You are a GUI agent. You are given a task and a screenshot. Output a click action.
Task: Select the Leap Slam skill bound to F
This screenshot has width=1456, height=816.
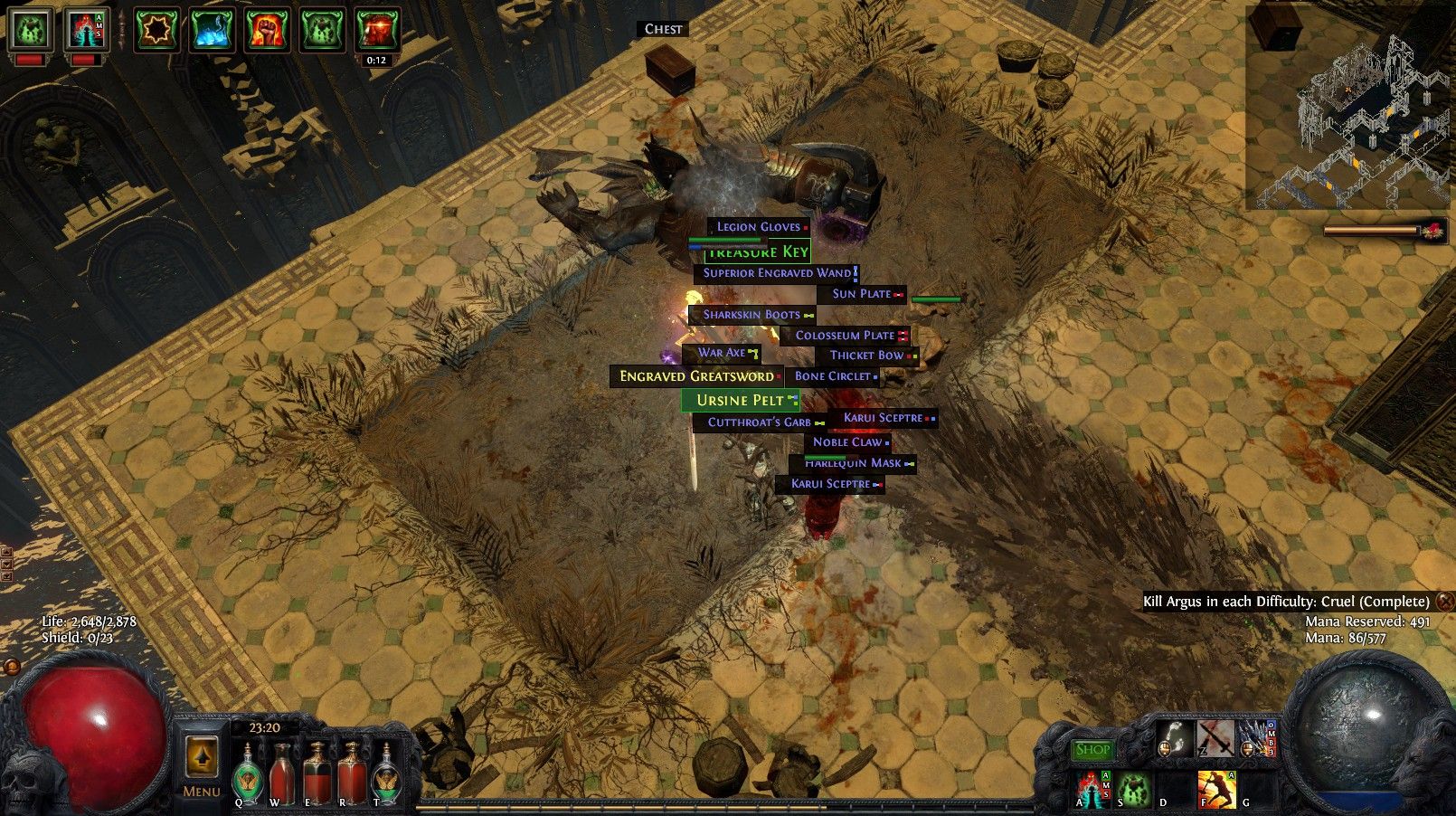(1216, 790)
